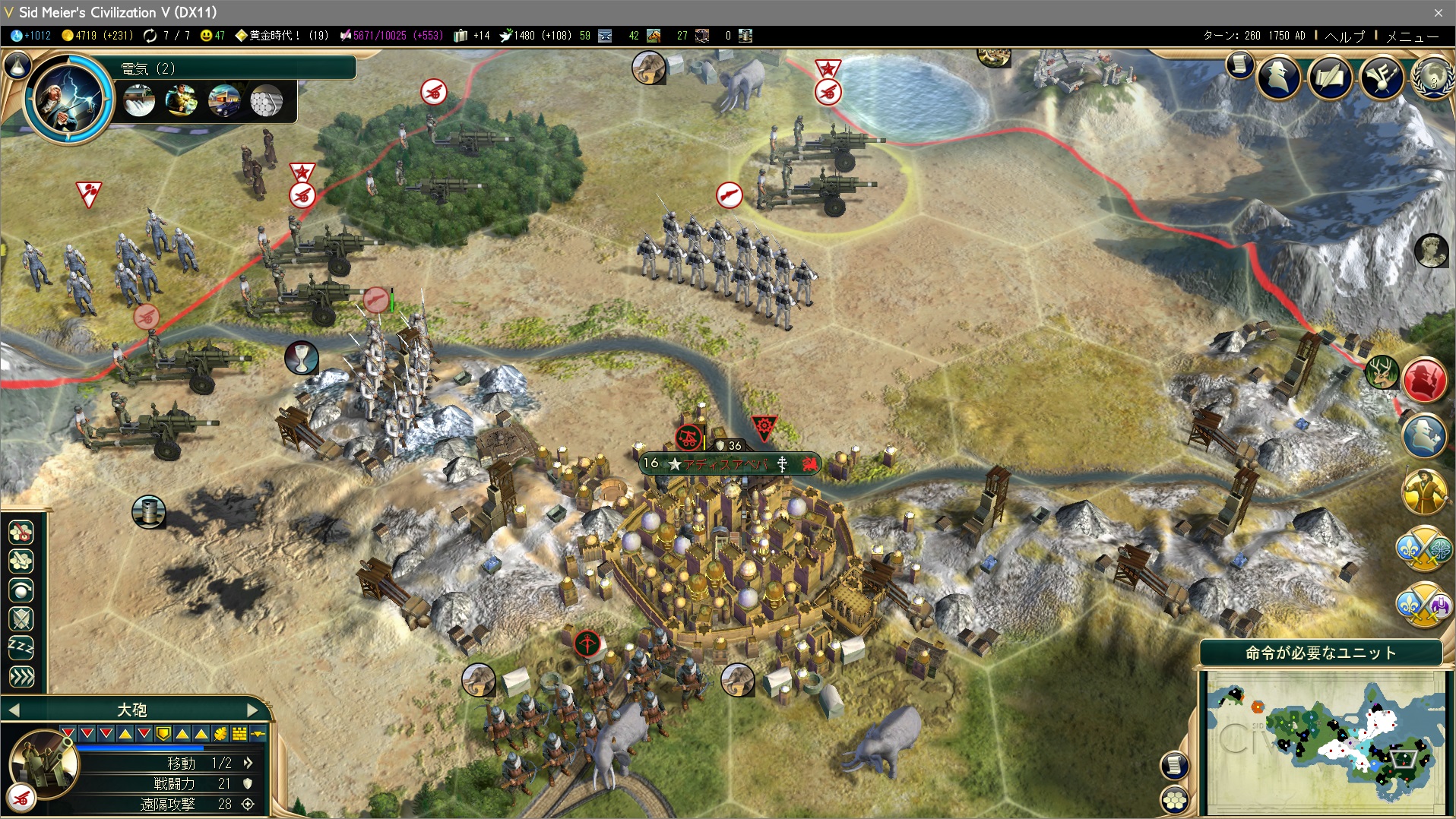Open the World Congress globe icon
Screen dimensions: 1456x819
[1434, 77]
